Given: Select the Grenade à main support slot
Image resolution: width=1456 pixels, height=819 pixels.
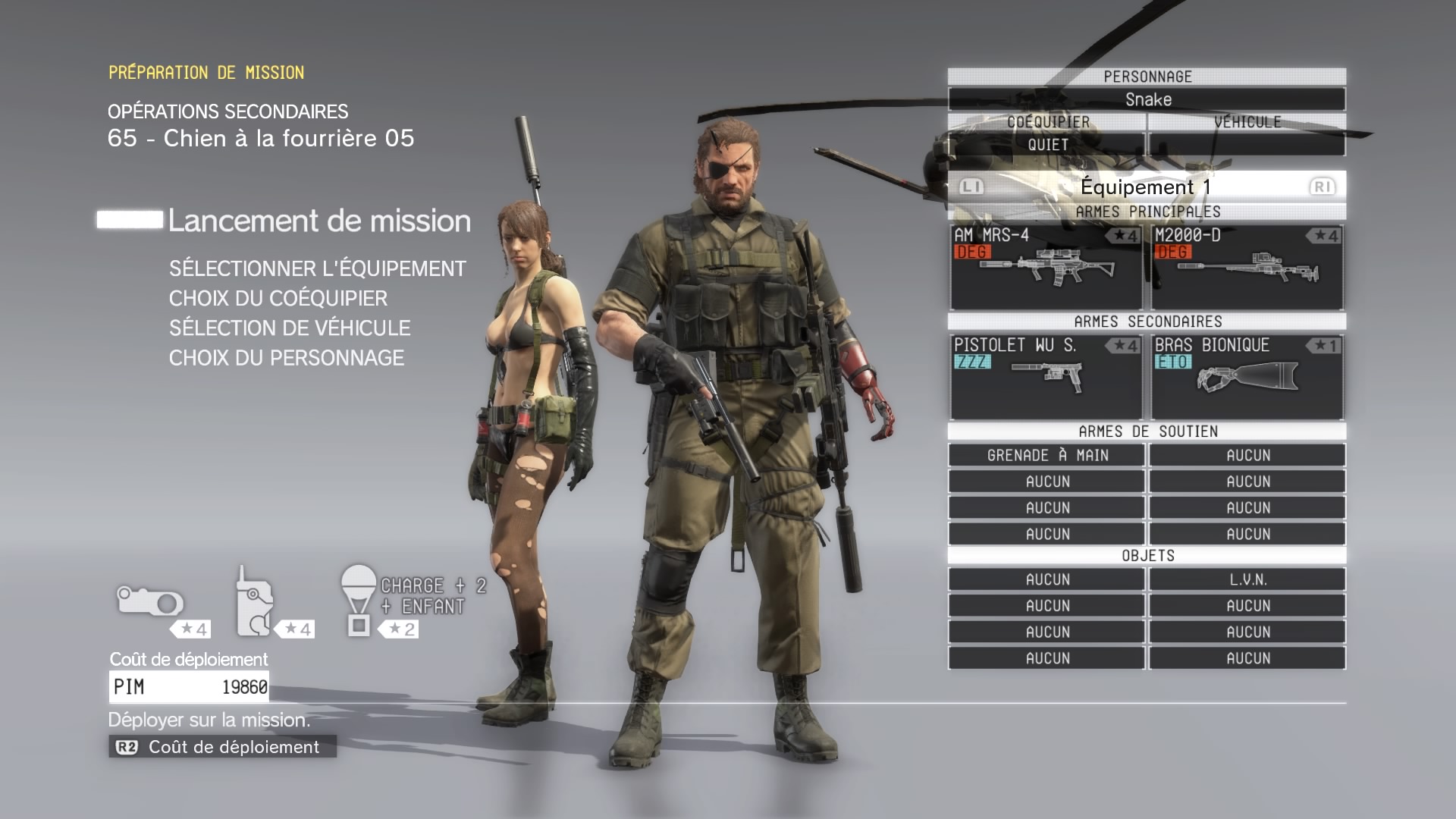Looking at the screenshot, I should tap(1046, 455).
